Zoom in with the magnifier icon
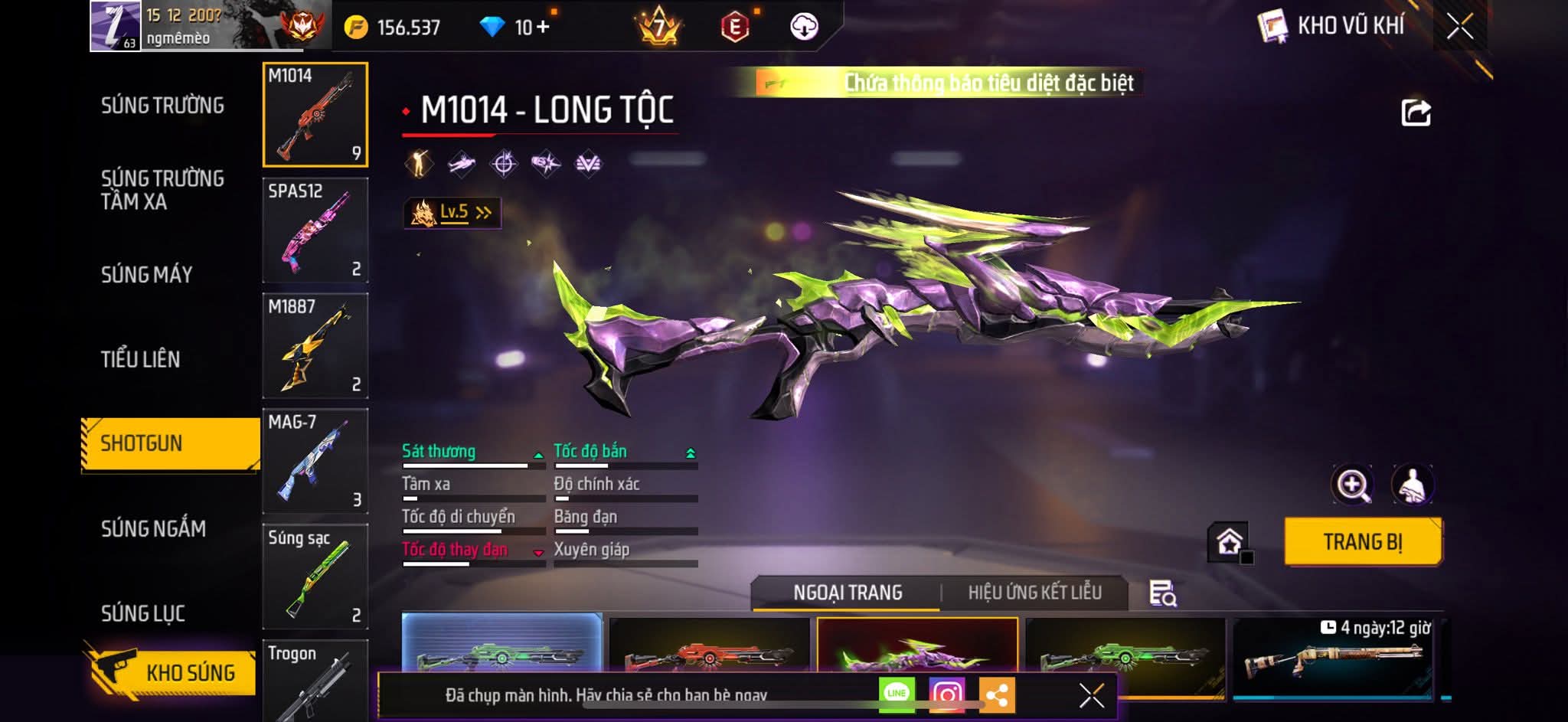The width and height of the screenshot is (1568, 722). (x=1352, y=485)
